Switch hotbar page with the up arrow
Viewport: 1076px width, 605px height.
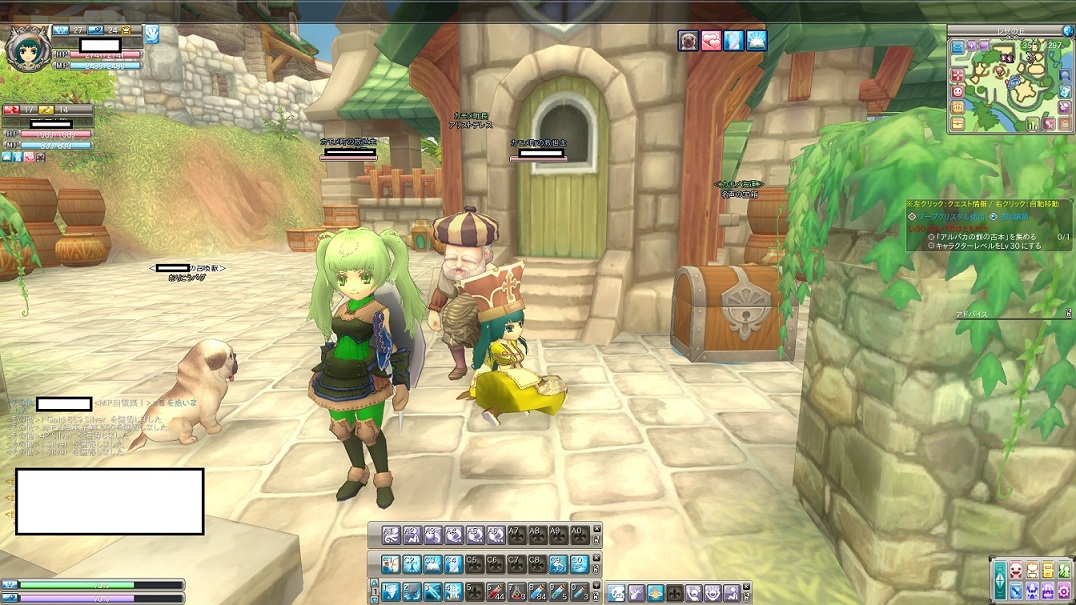tap(374, 582)
